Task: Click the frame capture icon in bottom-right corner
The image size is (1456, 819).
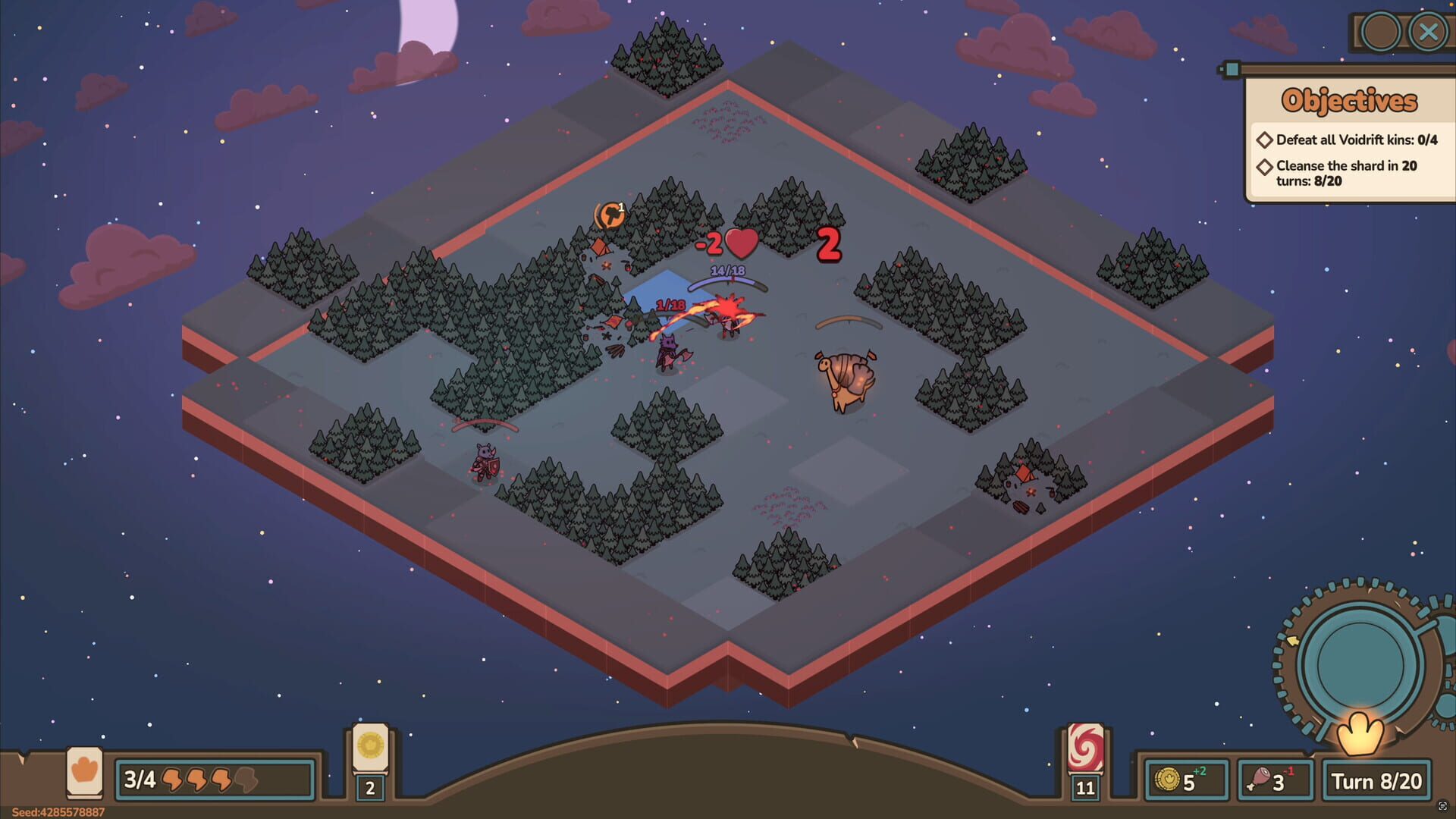Action: coord(1443,806)
